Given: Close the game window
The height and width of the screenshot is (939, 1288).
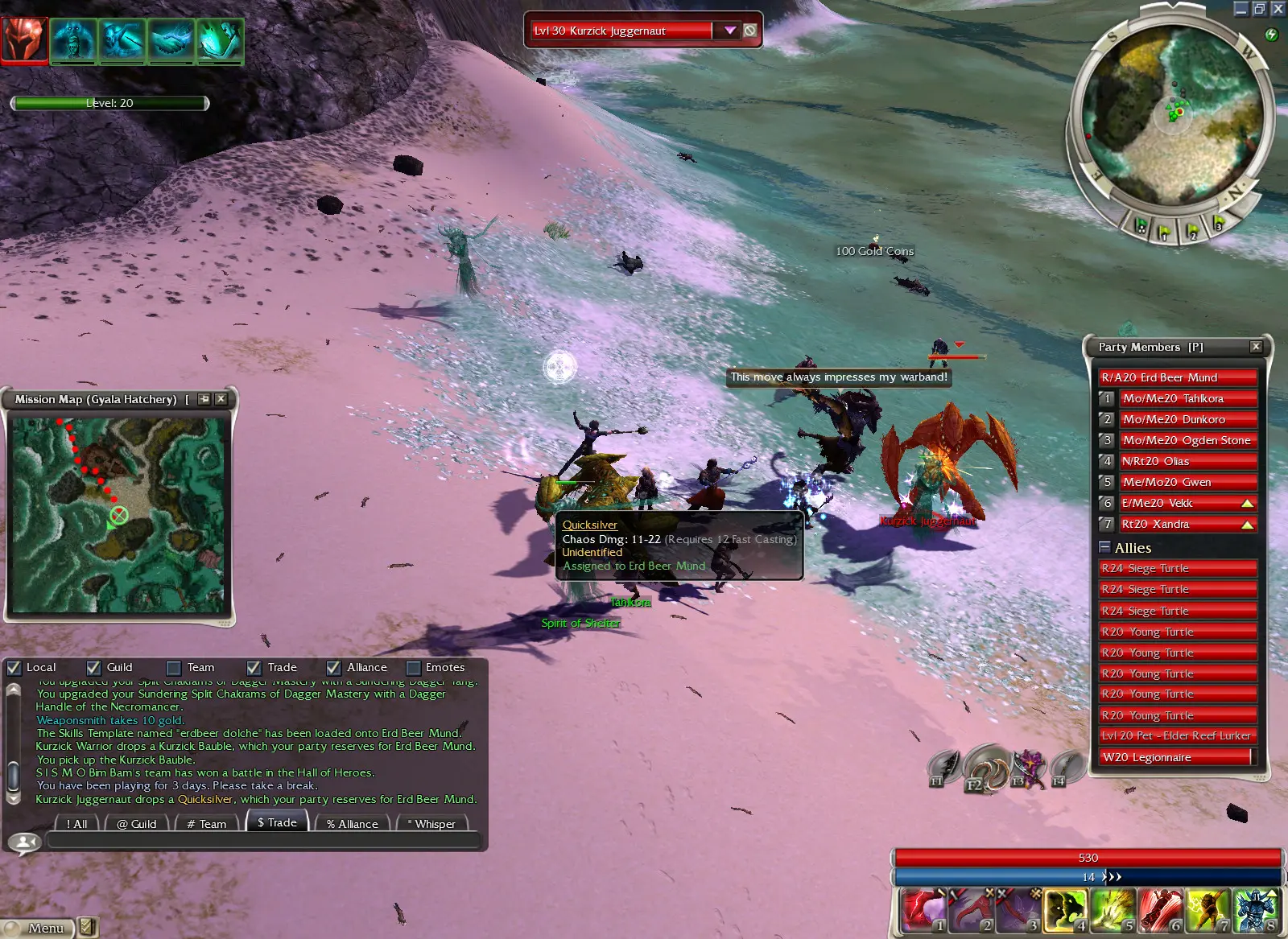Looking at the screenshot, I should tap(1278, 9).
